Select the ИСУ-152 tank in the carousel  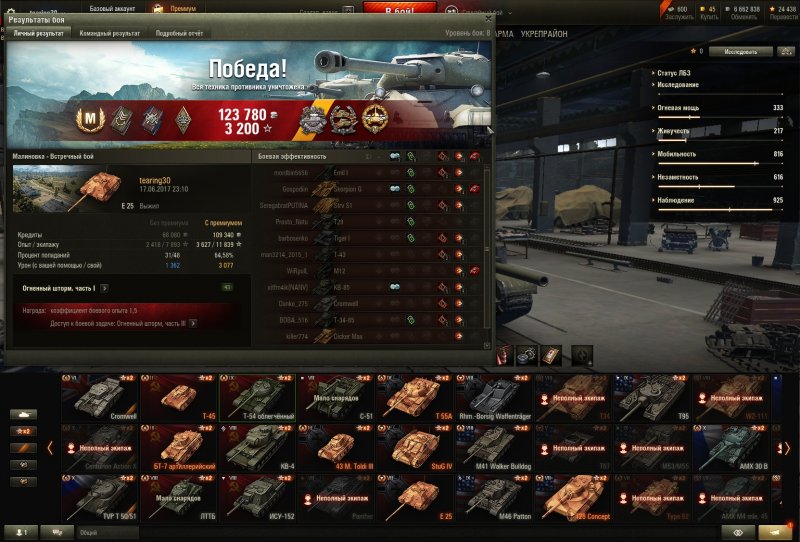[257, 497]
